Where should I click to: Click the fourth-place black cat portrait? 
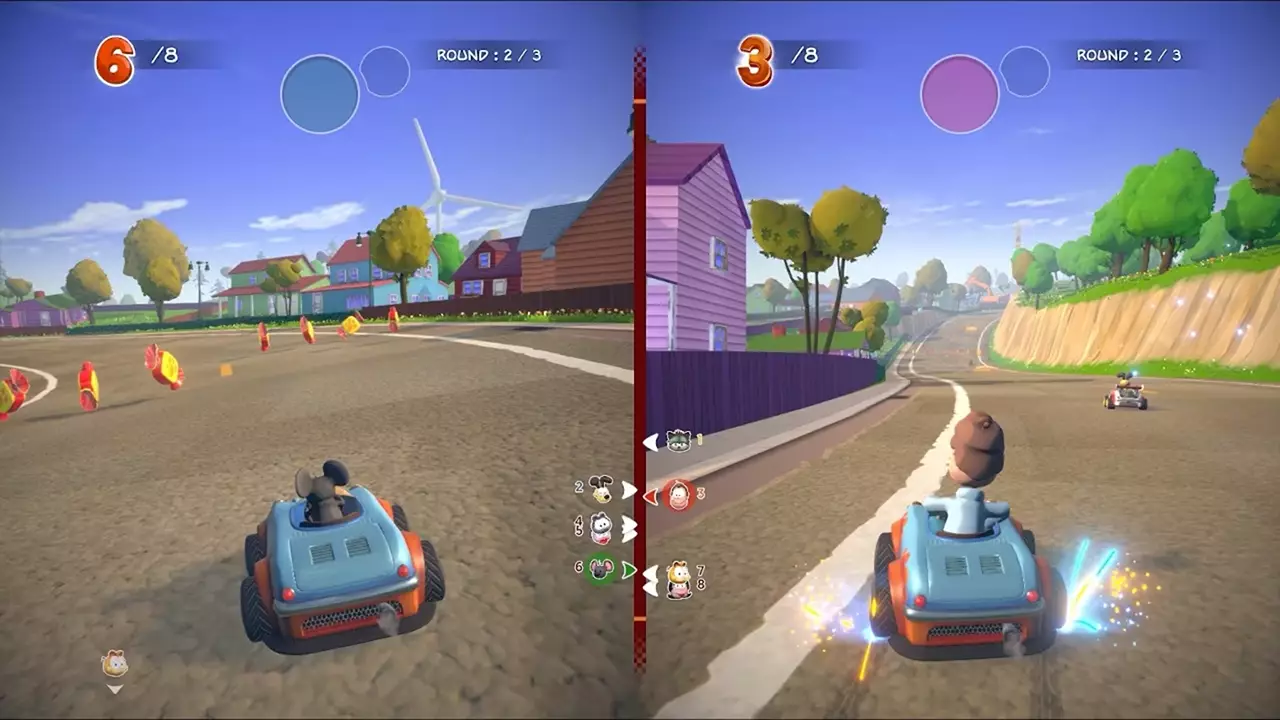pos(600,522)
